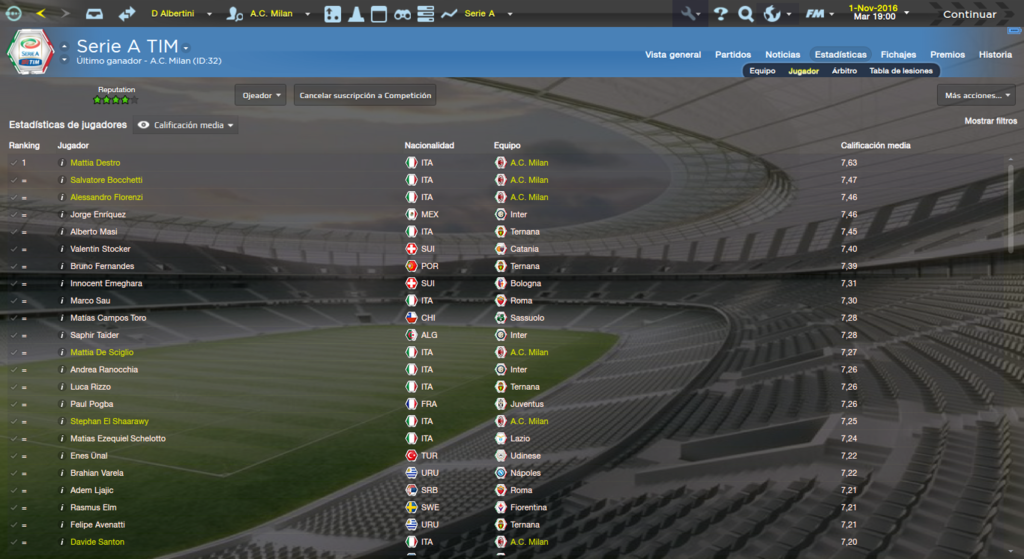This screenshot has width=1024, height=559.
Task: Open Mattia Destro's player profile
Action: [95, 162]
